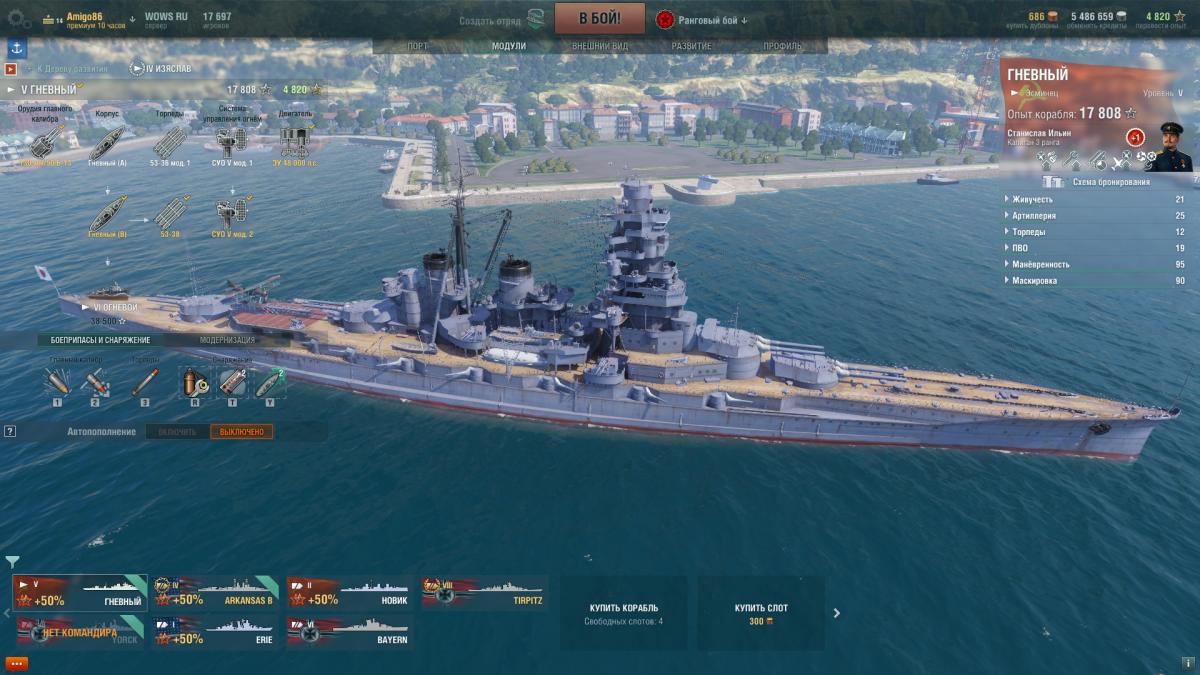Select the Bayern ship in carousel
Screen dimensions: 1200x675
[350, 633]
